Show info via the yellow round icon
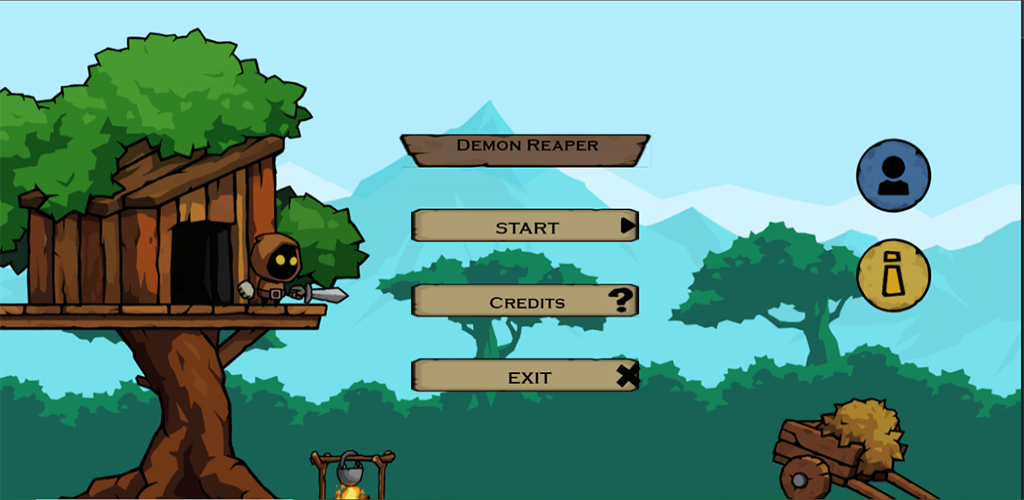 pos(893,275)
